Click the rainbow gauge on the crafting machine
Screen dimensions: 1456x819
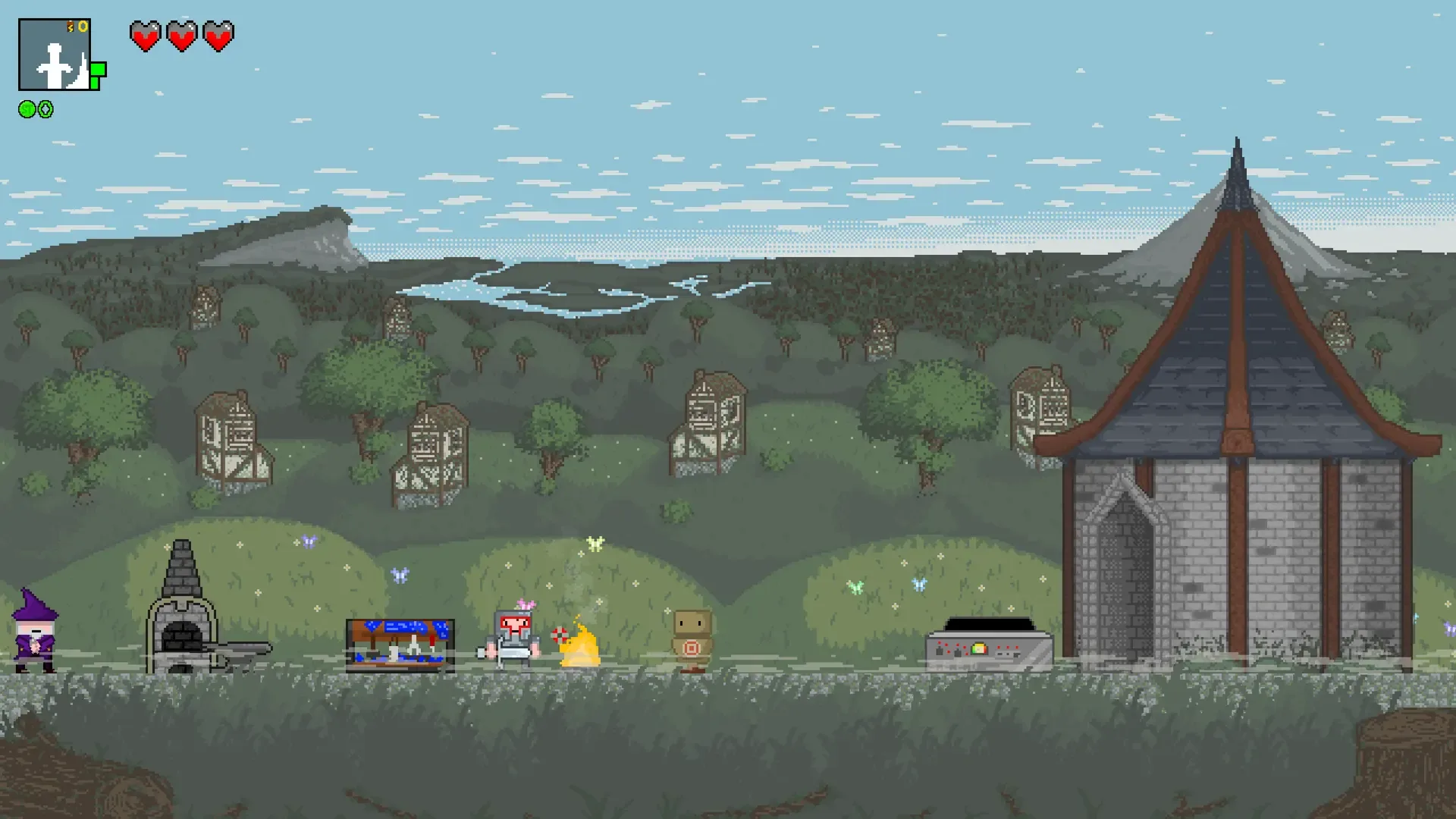[979, 649]
